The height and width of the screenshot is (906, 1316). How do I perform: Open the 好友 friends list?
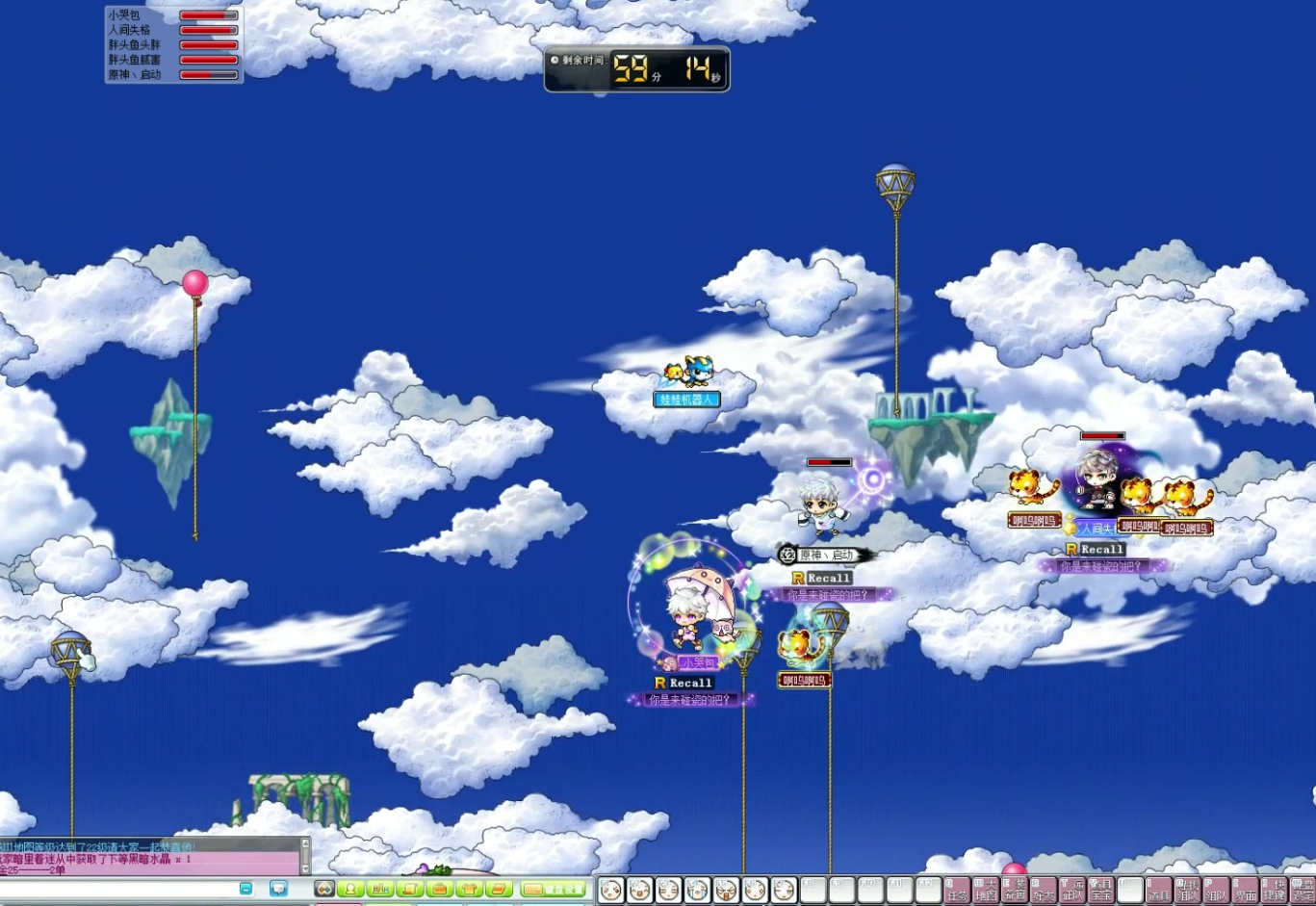1045,890
